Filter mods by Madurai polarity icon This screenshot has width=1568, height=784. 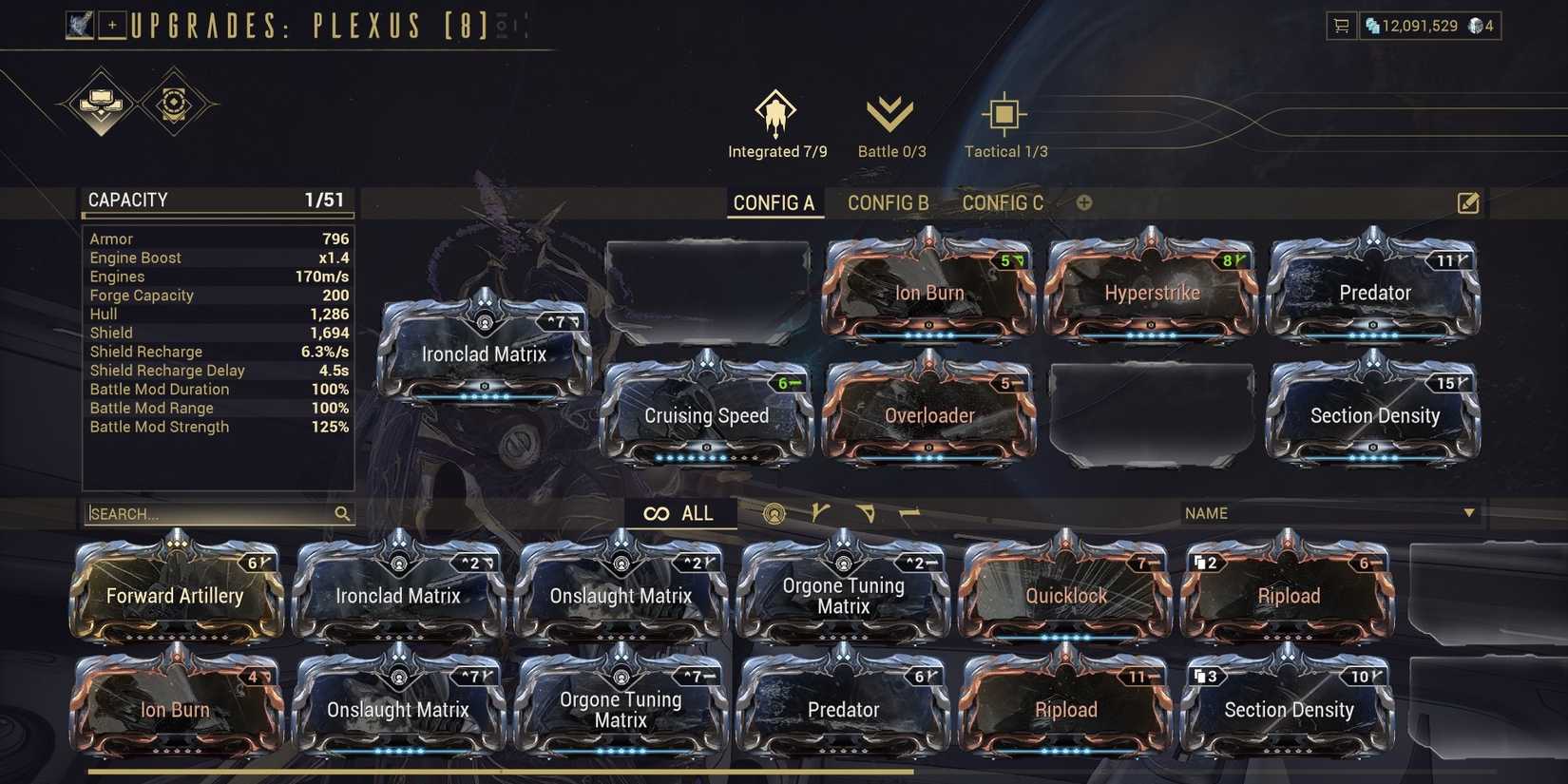819,513
